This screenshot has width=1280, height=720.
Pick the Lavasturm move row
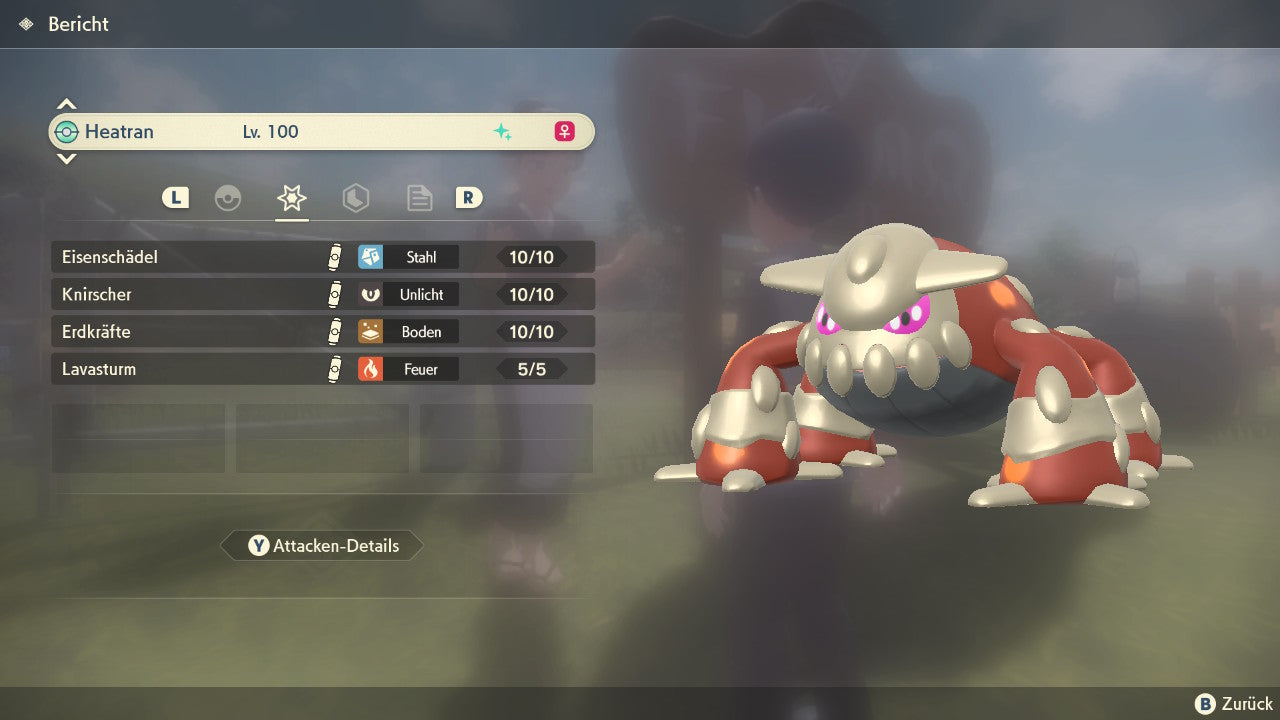pyautogui.click(x=322, y=369)
